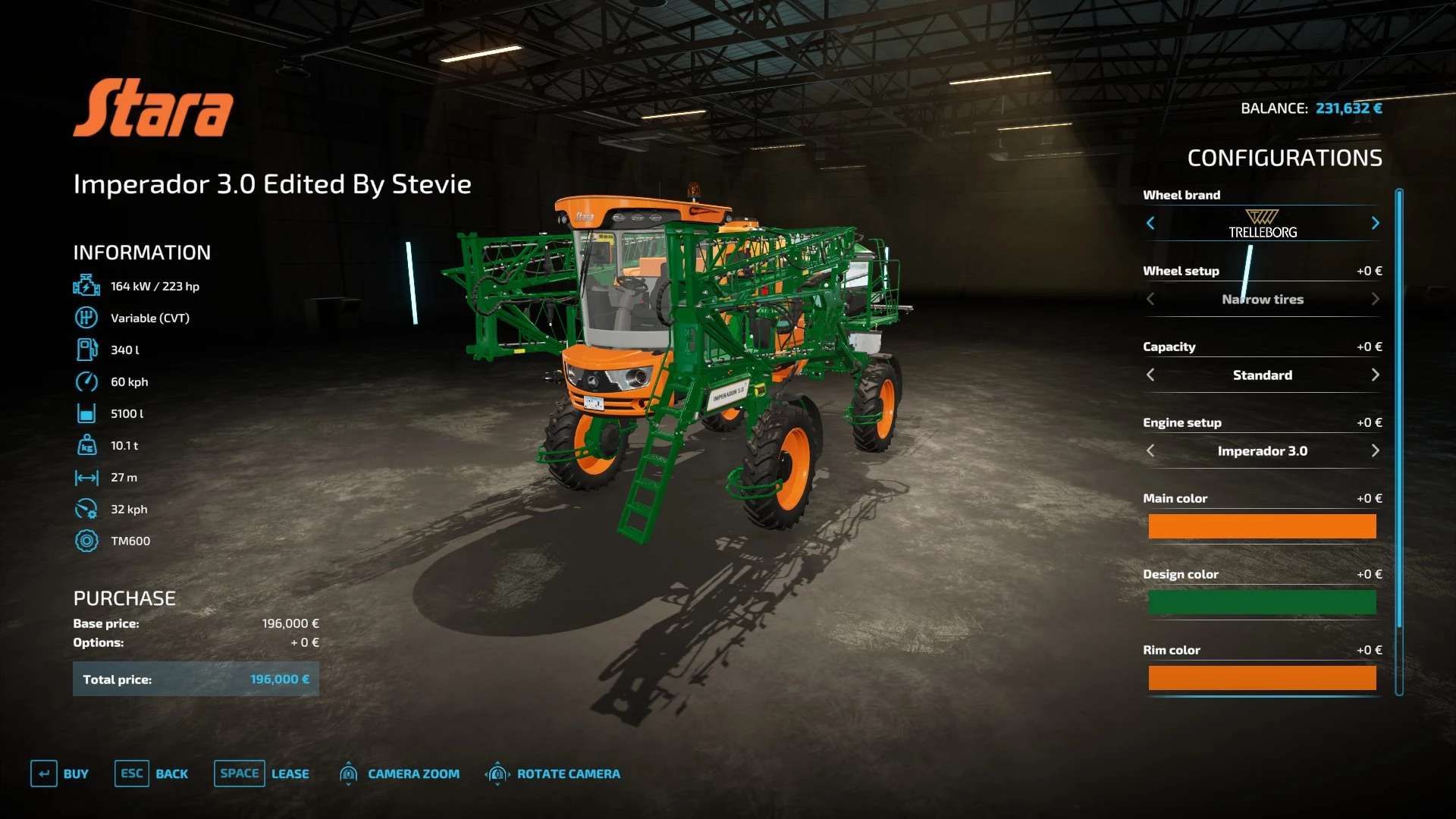Click the configurations list scrollbar
This screenshot has height=819, width=1456.
click(1399, 409)
